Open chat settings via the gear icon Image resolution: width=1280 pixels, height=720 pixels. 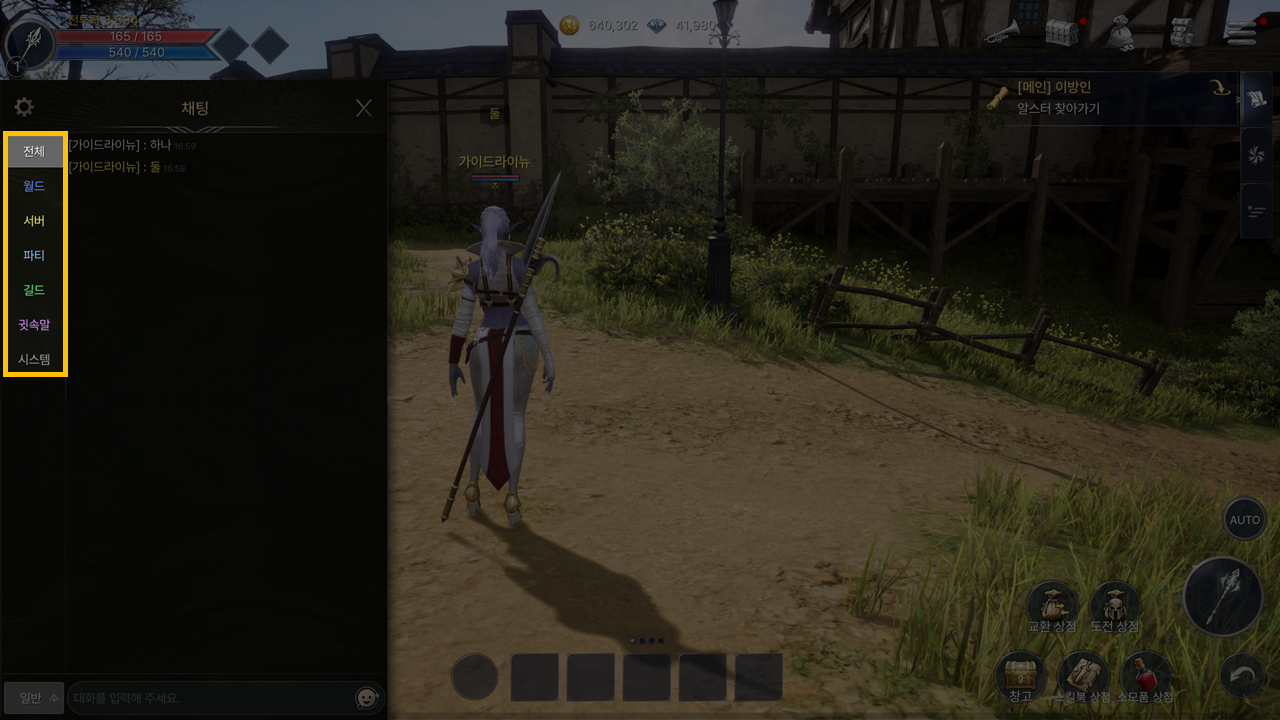24,108
